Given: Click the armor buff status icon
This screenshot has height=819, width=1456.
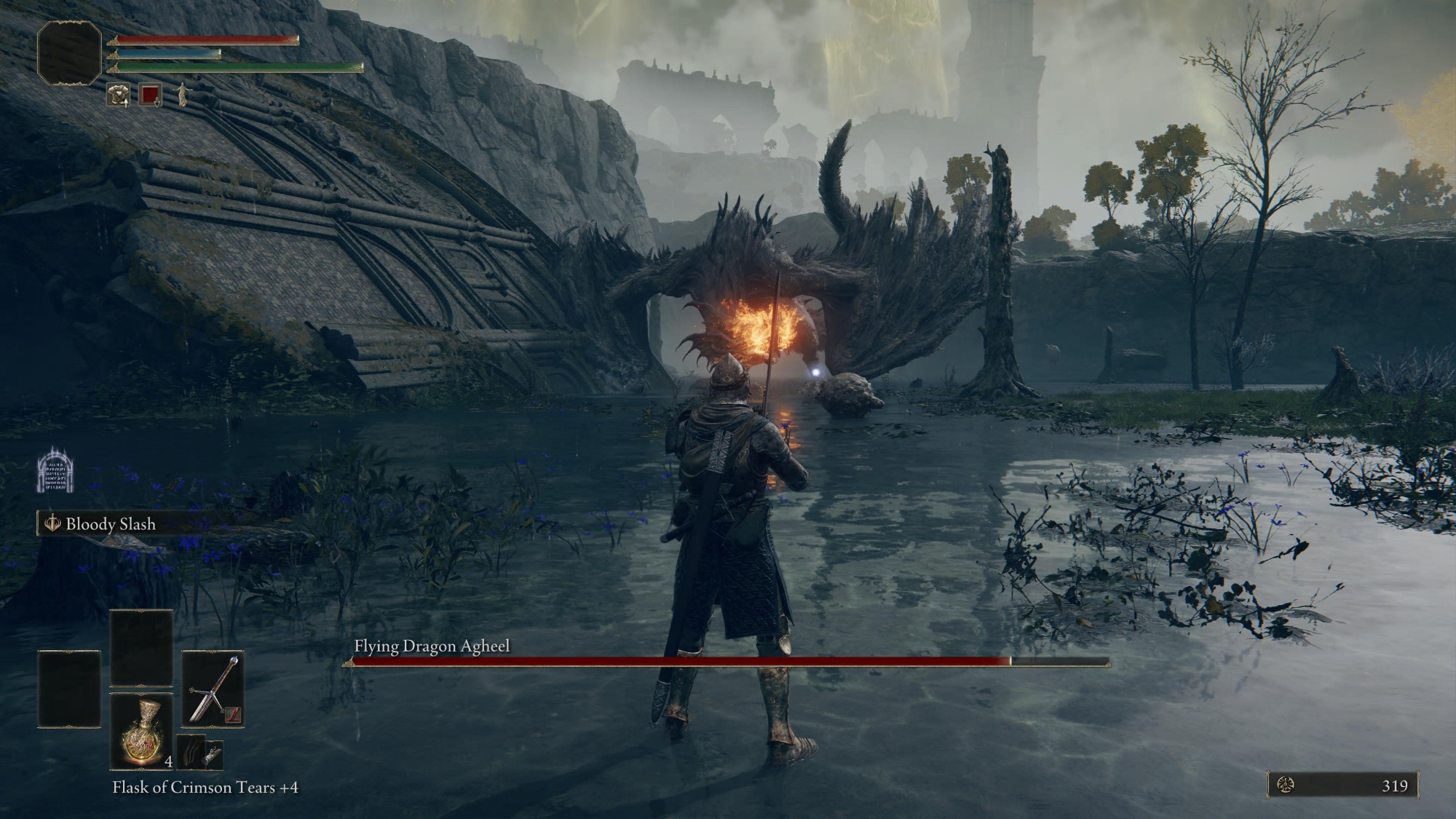Looking at the screenshot, I should 118,95.
